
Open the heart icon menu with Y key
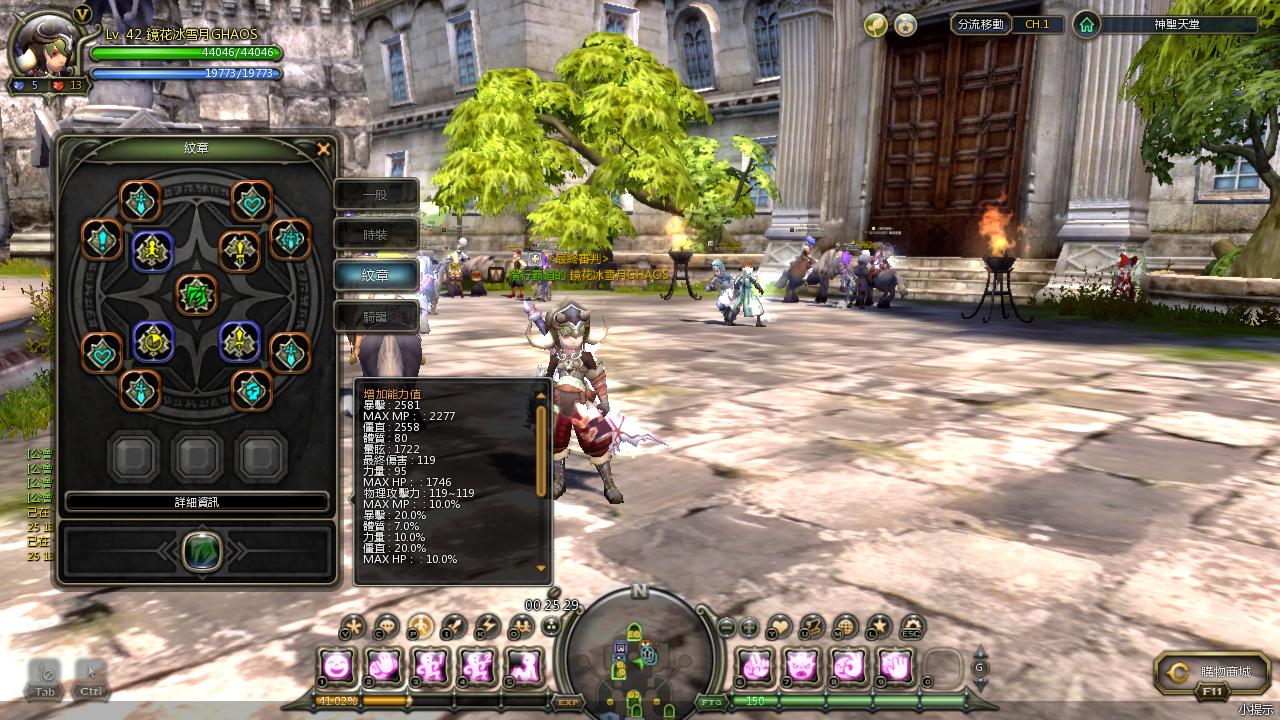point(779,627)
